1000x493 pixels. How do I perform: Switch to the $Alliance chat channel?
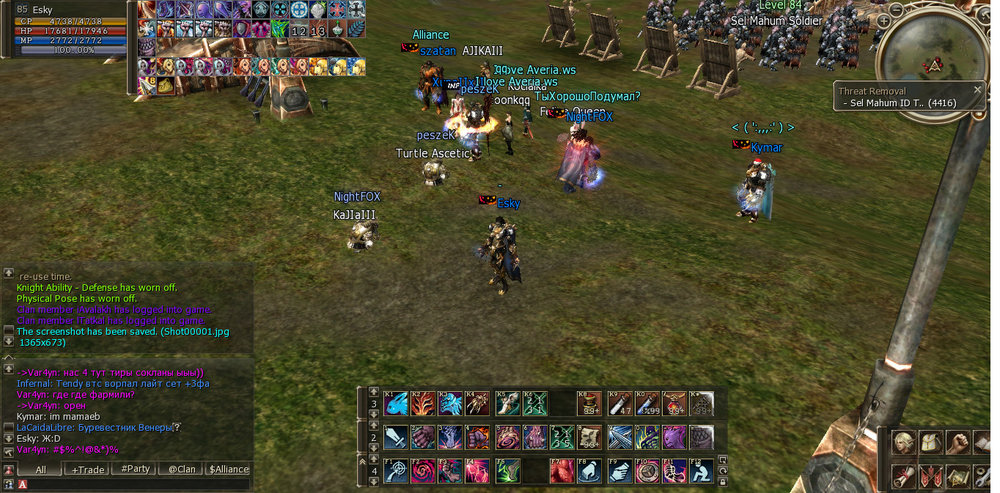pos(228,469)
